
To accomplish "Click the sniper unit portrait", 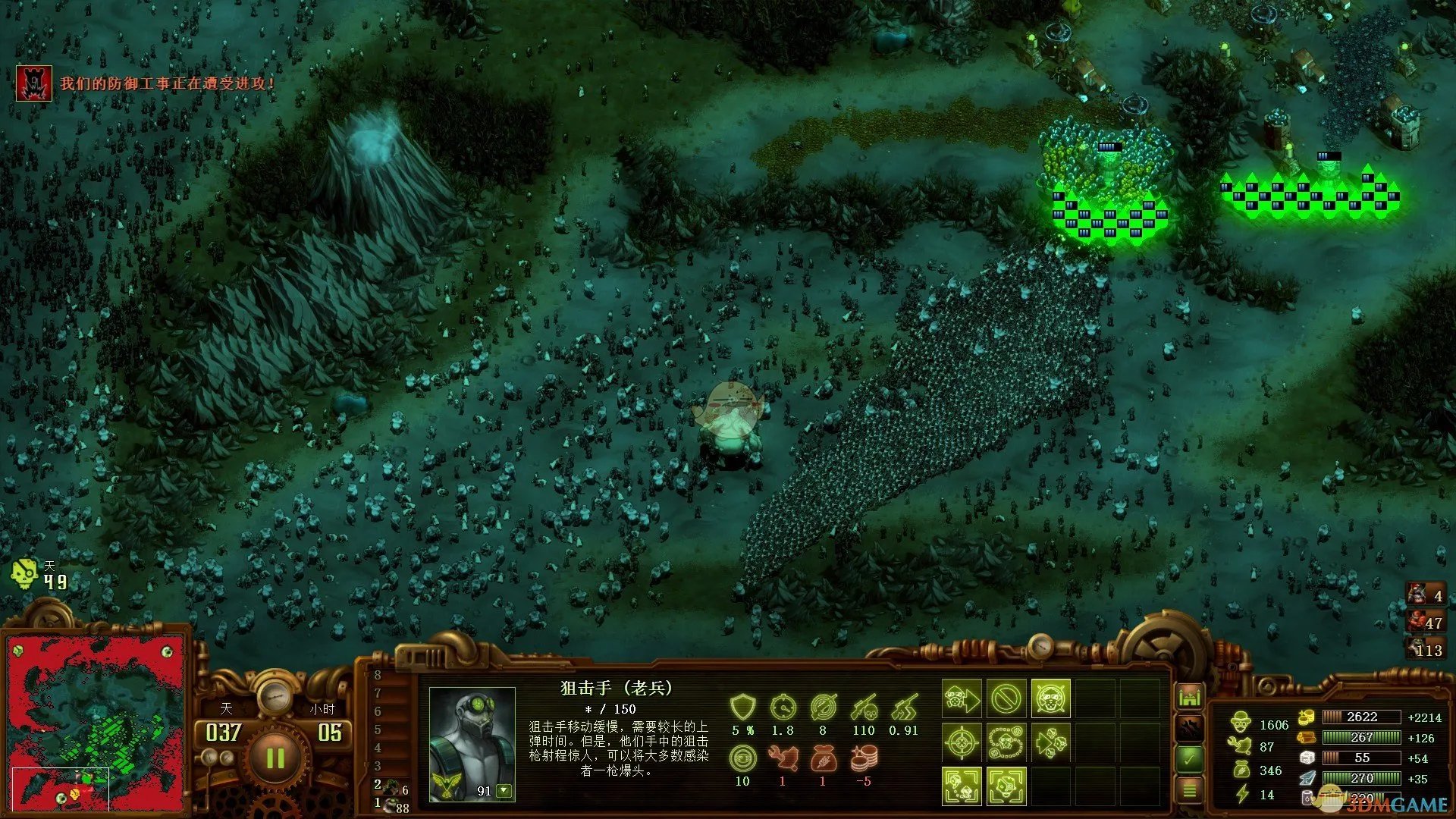I will [x=472, y=743].
